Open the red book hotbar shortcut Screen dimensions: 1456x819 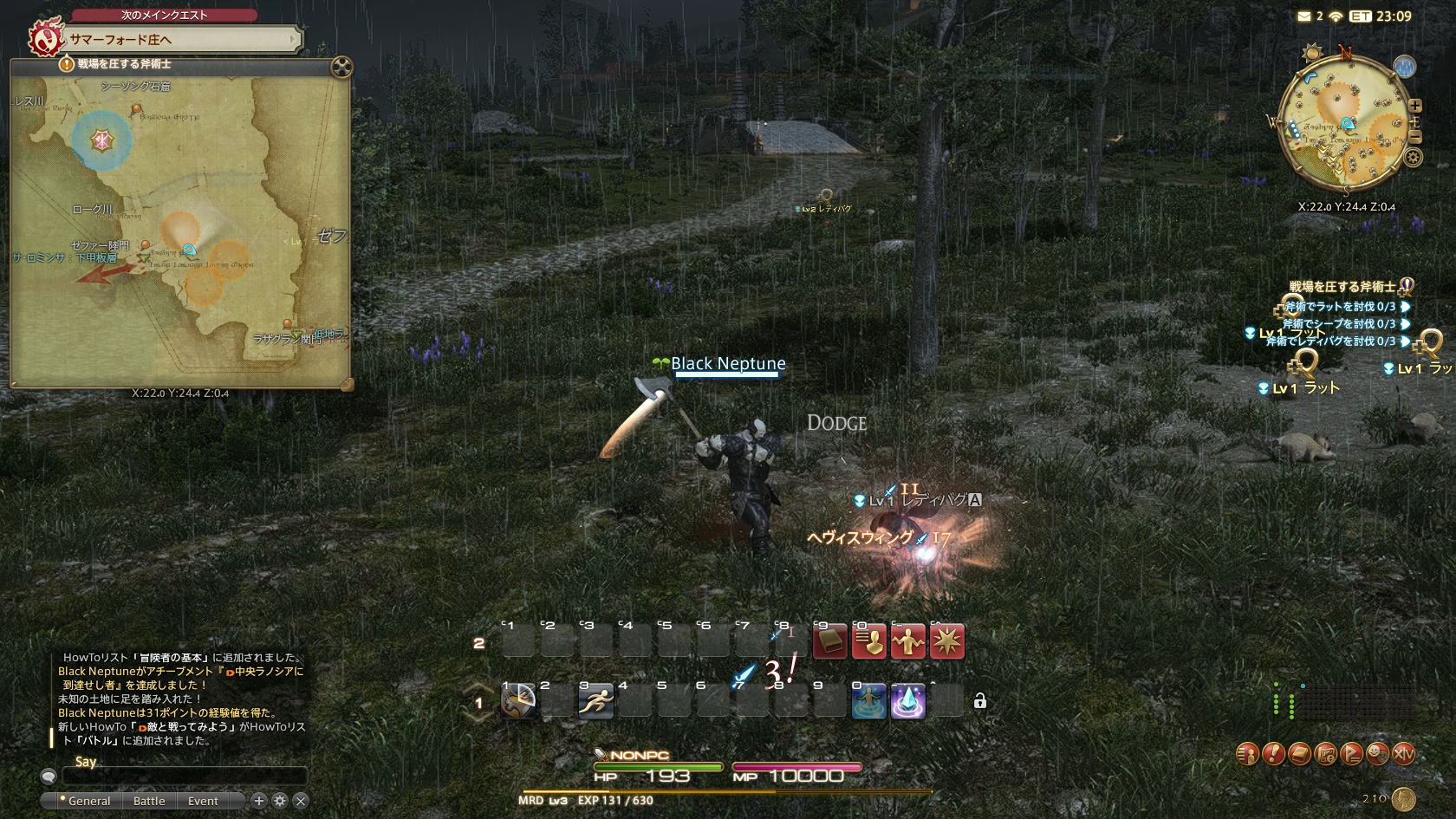coord(829,642)
